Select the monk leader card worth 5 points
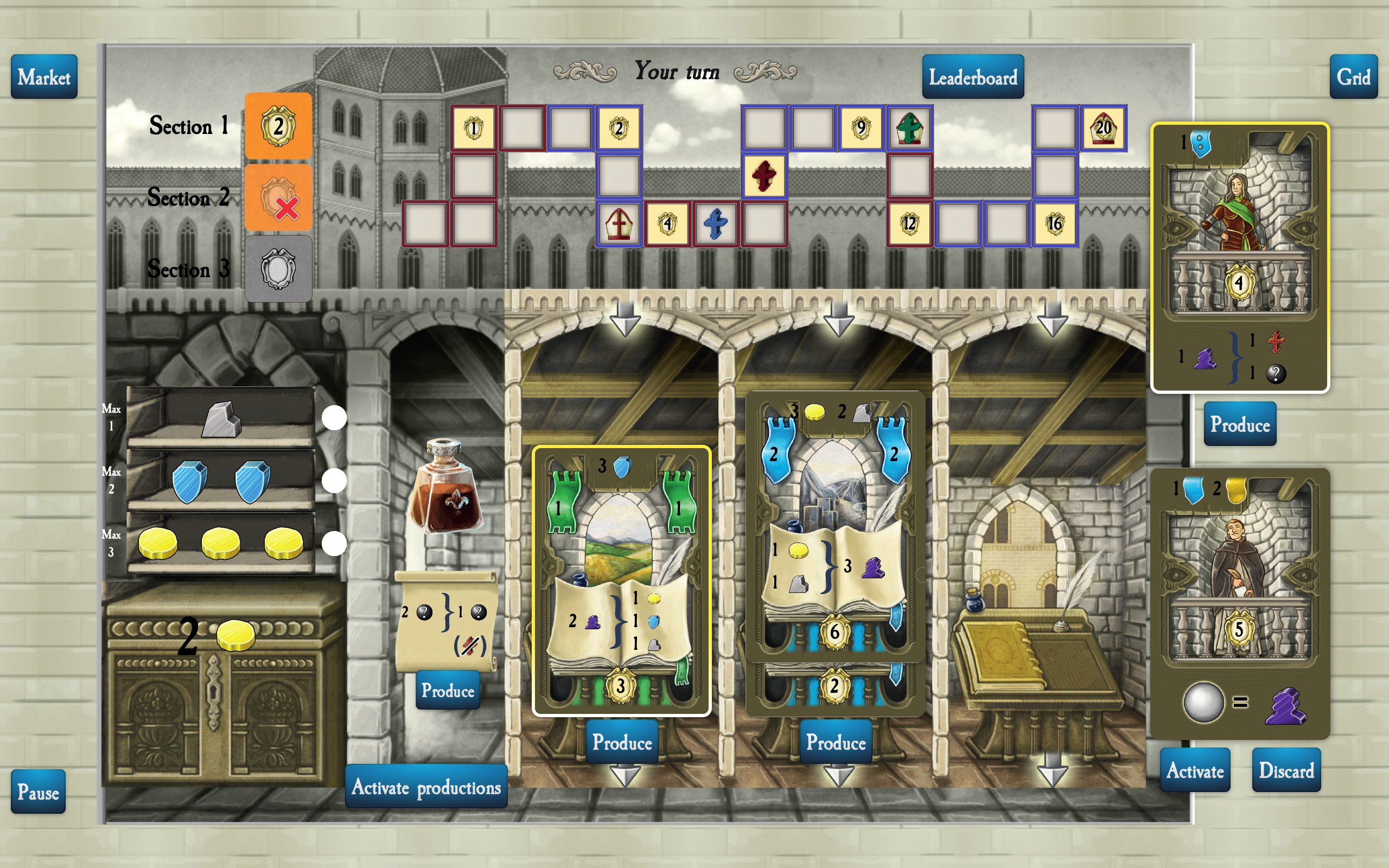1389x868 pixels. click(1240, 603)
